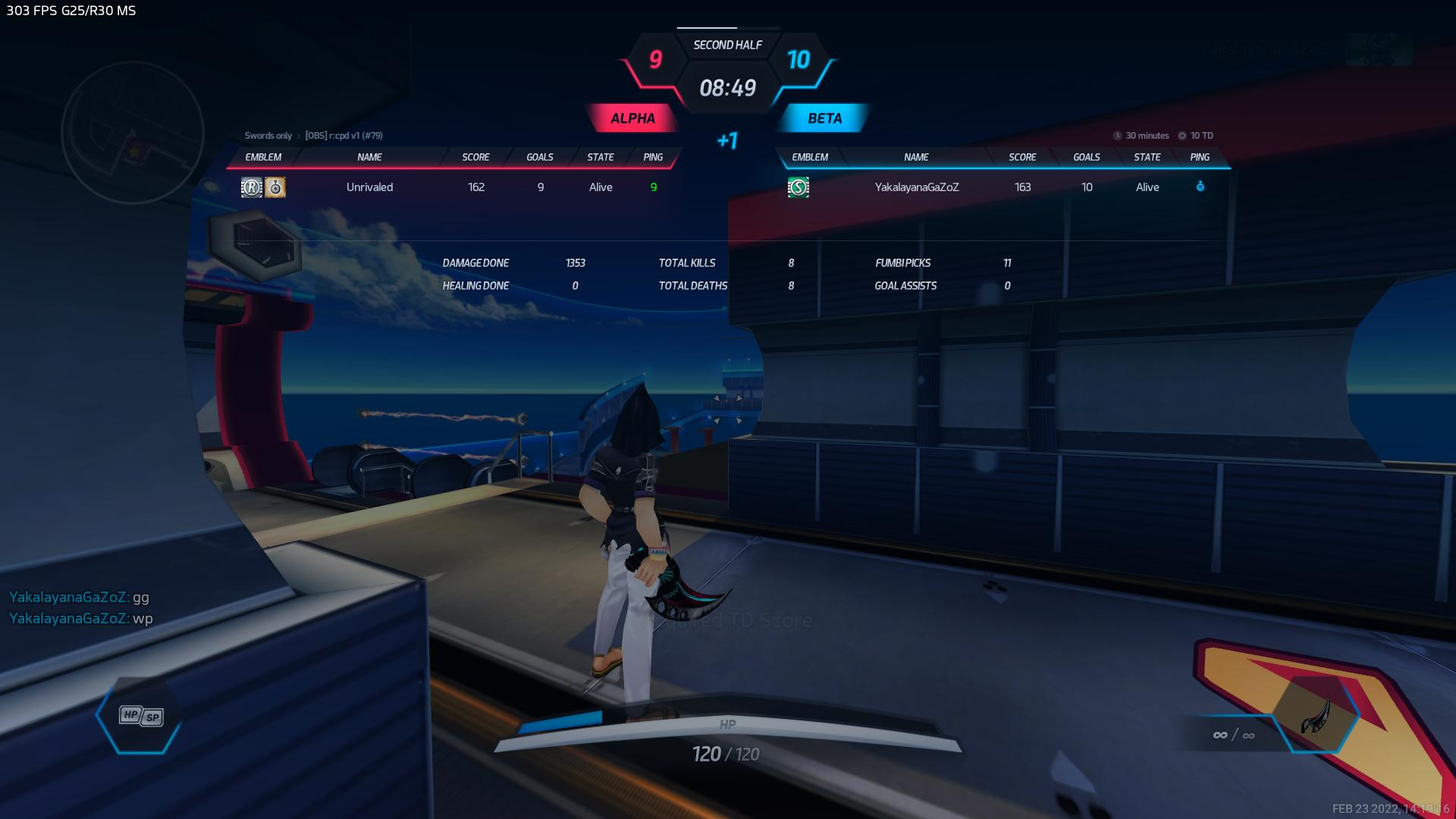Click Unrivaled's R emblem icon

click(x=251, y=187)
